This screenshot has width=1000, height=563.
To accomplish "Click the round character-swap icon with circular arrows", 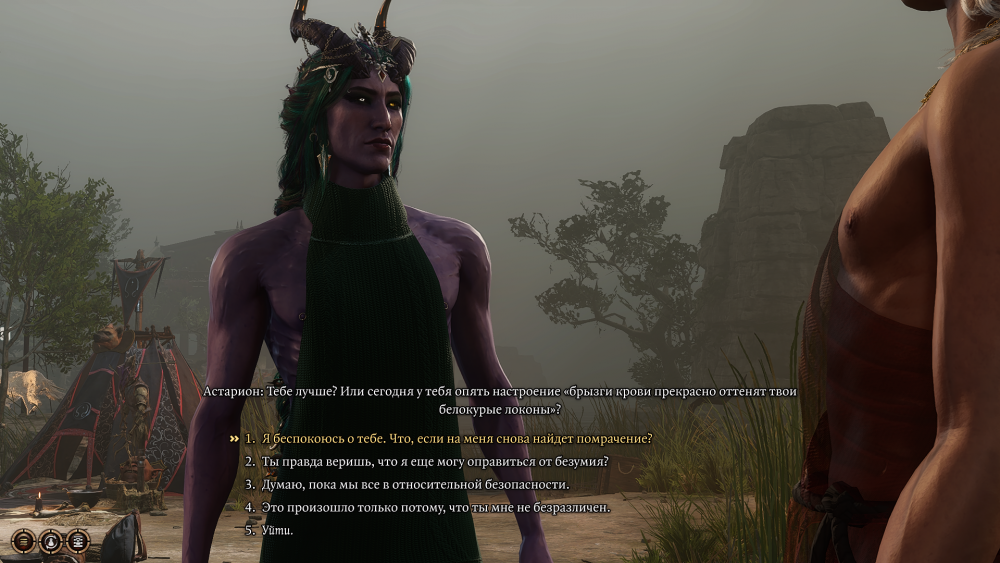I will point(50,541).
